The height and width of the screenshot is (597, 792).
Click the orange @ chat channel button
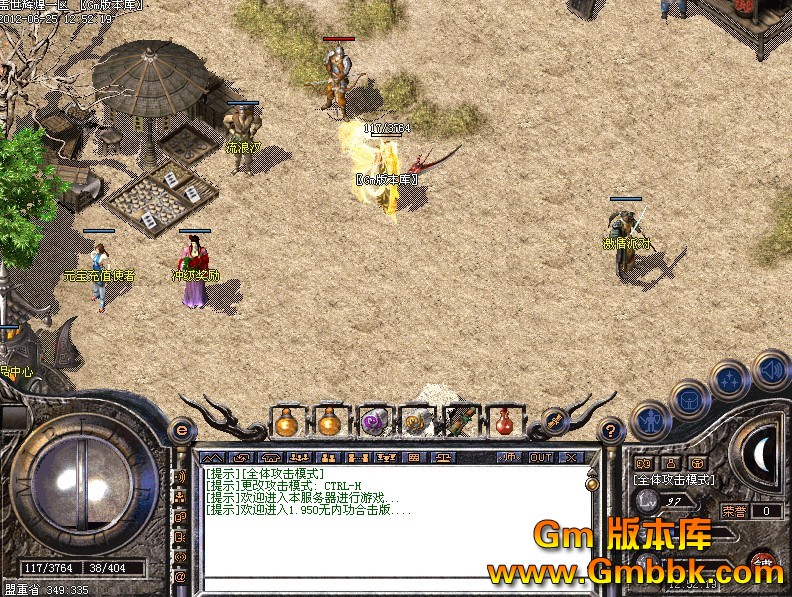[181, 577]
